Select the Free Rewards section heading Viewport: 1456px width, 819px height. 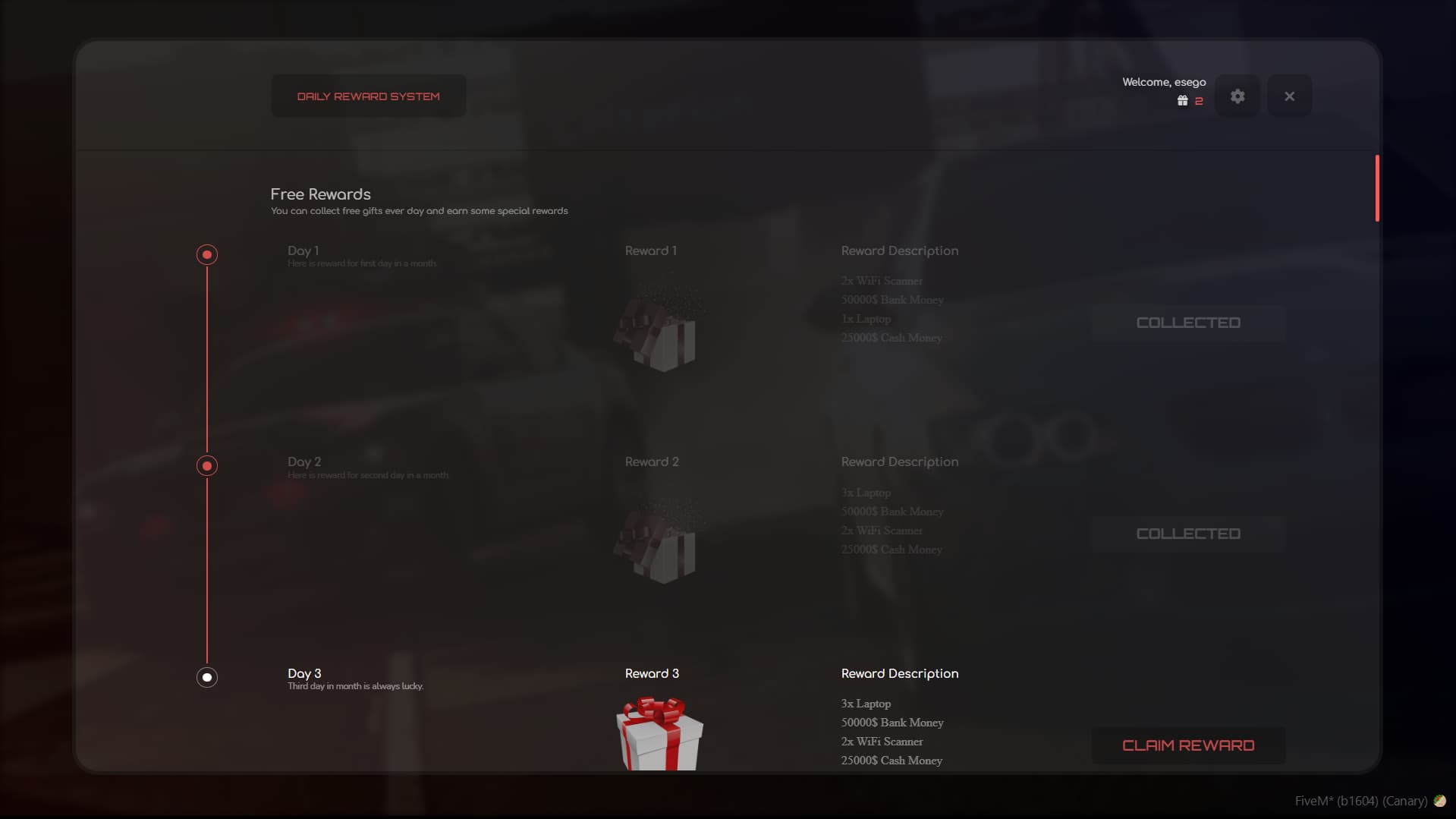point(320,194)
